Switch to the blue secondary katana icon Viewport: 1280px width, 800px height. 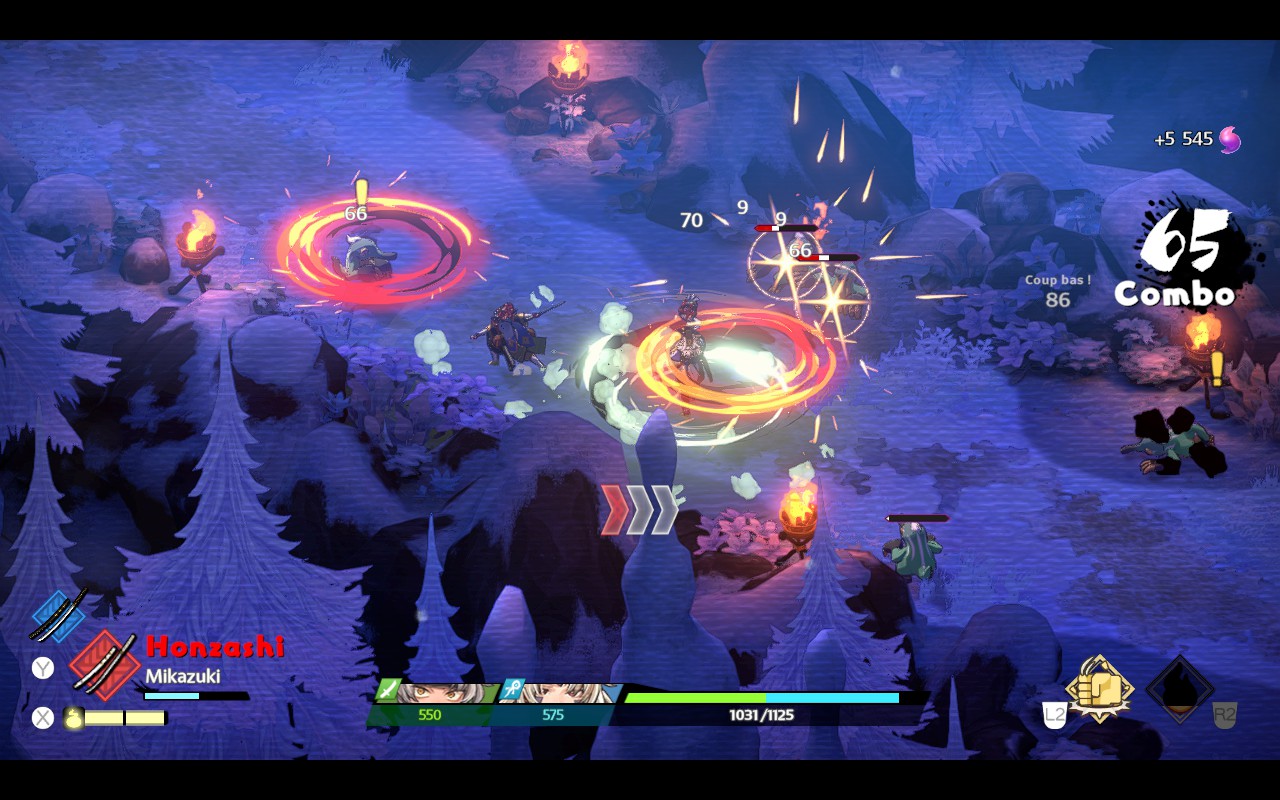click(58, 614)
